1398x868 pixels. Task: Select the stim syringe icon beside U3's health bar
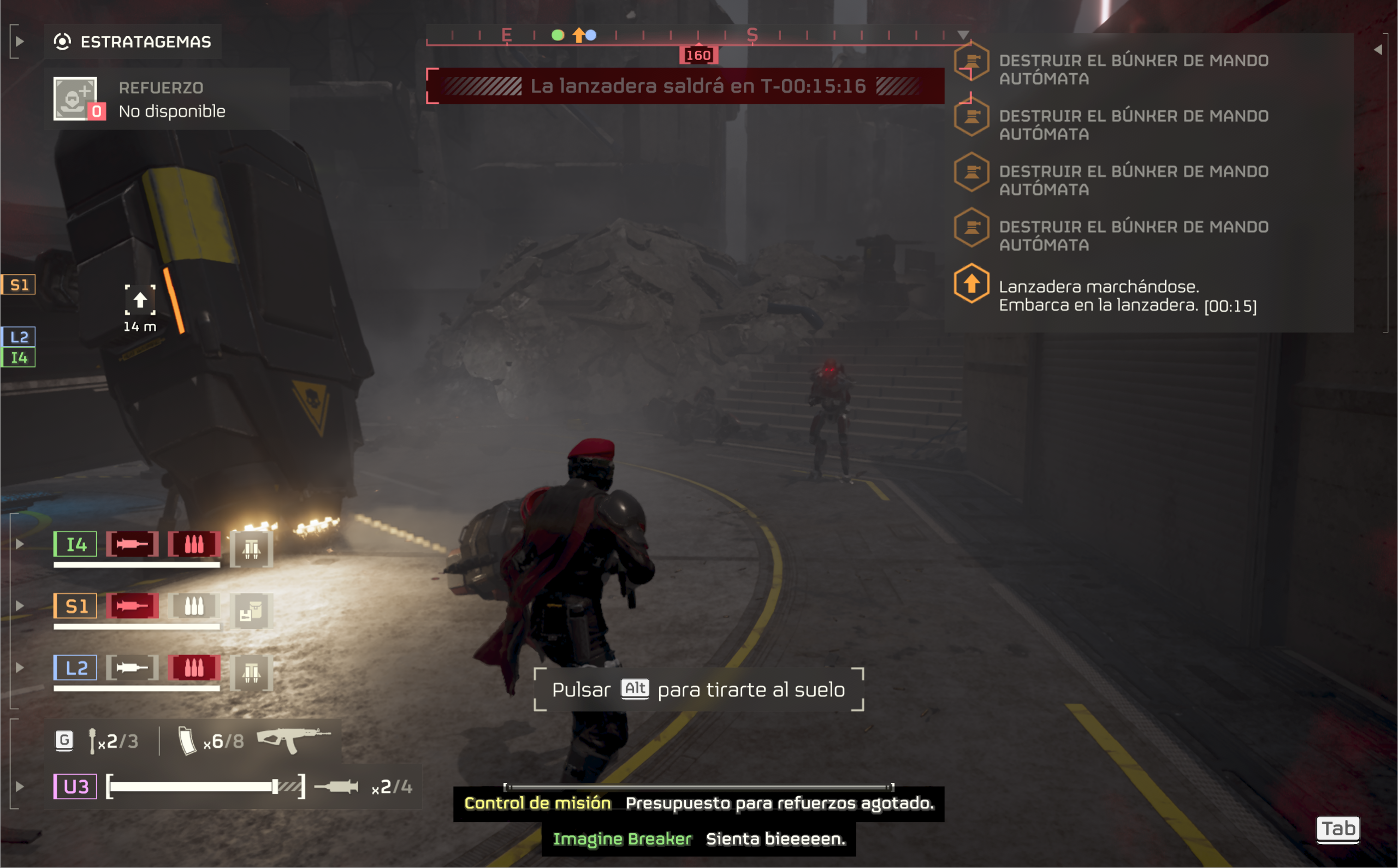tap(336, 787)
